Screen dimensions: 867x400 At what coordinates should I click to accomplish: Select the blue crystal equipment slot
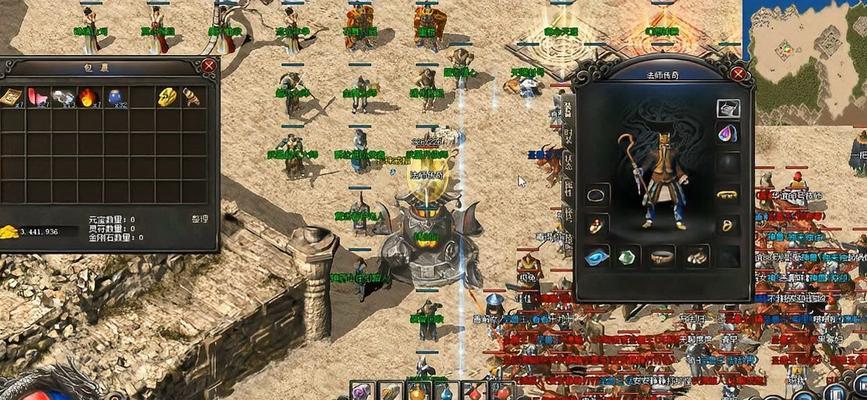click(597, 256)
